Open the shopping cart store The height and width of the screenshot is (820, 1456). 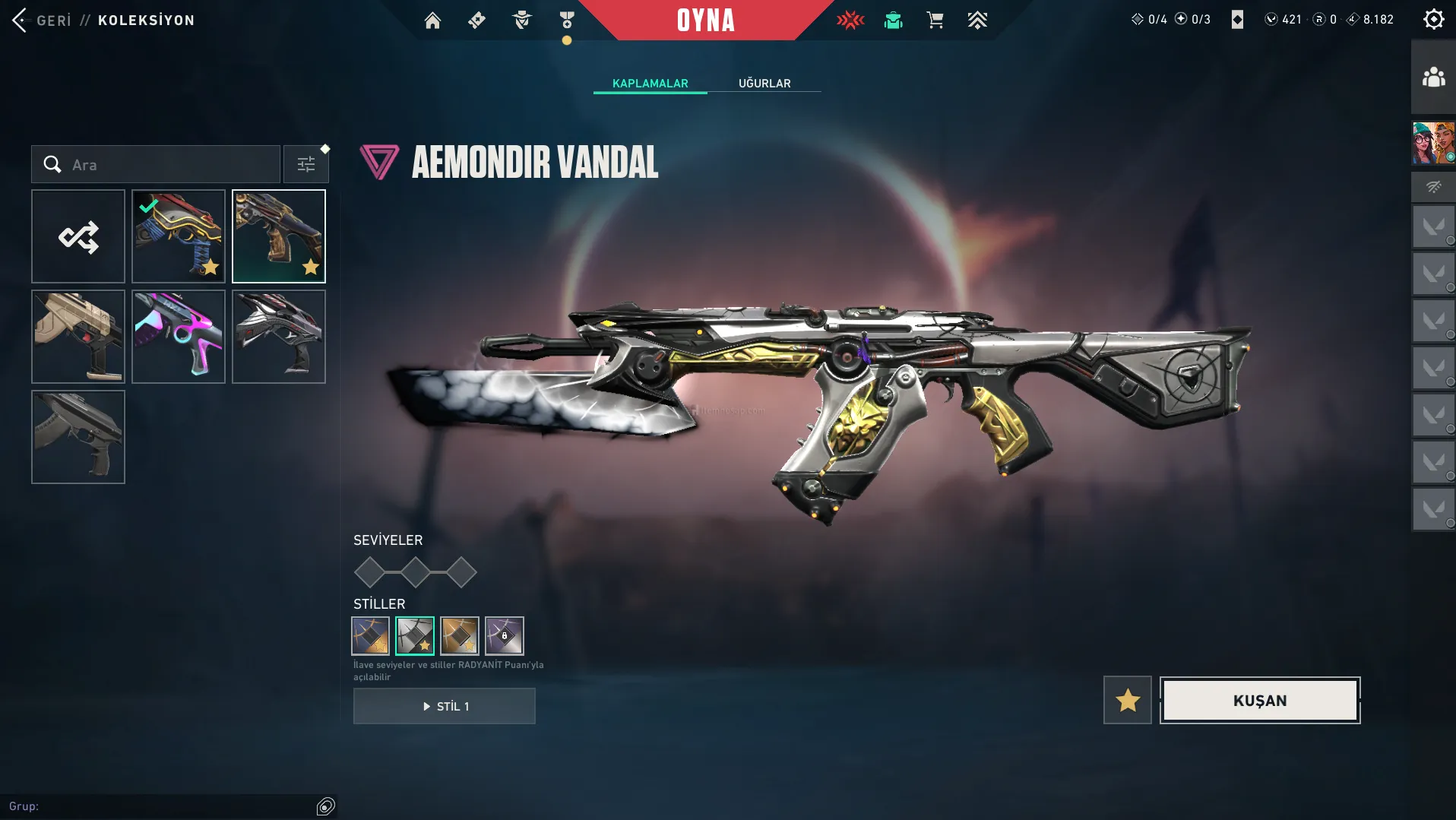click(x=935, y=21)
